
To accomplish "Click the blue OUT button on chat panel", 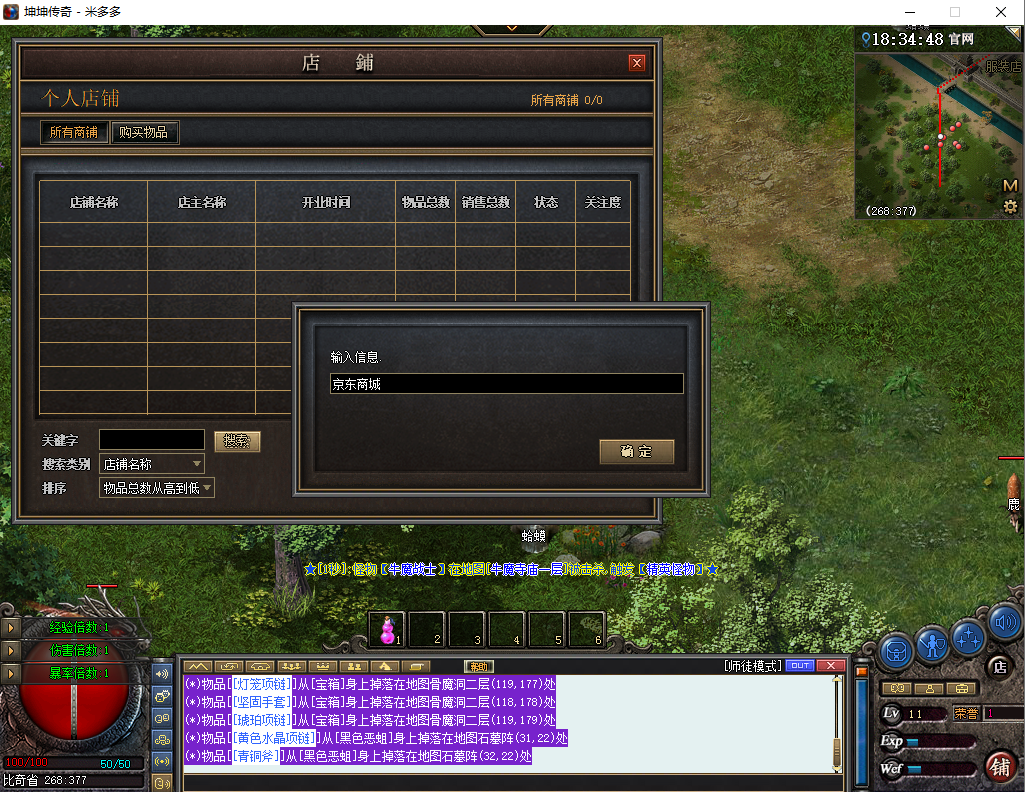I will pyautogui.click(x=800, y=666).
